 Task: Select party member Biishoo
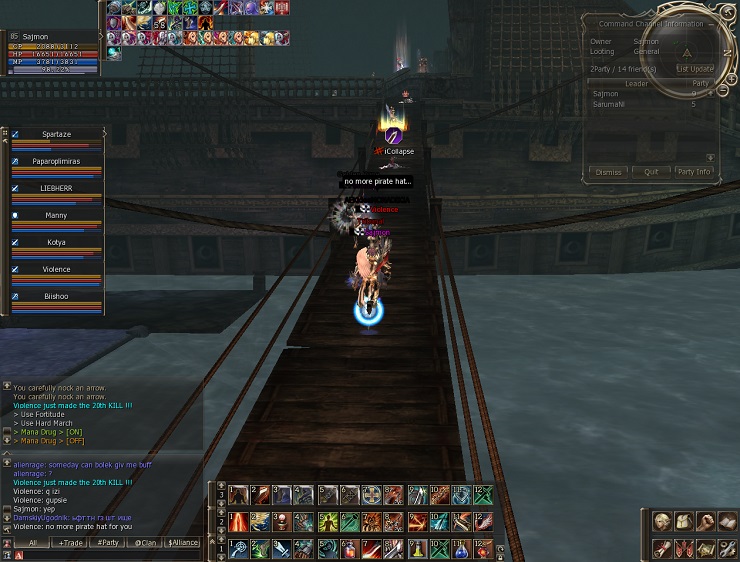click(x=56, y=296)
